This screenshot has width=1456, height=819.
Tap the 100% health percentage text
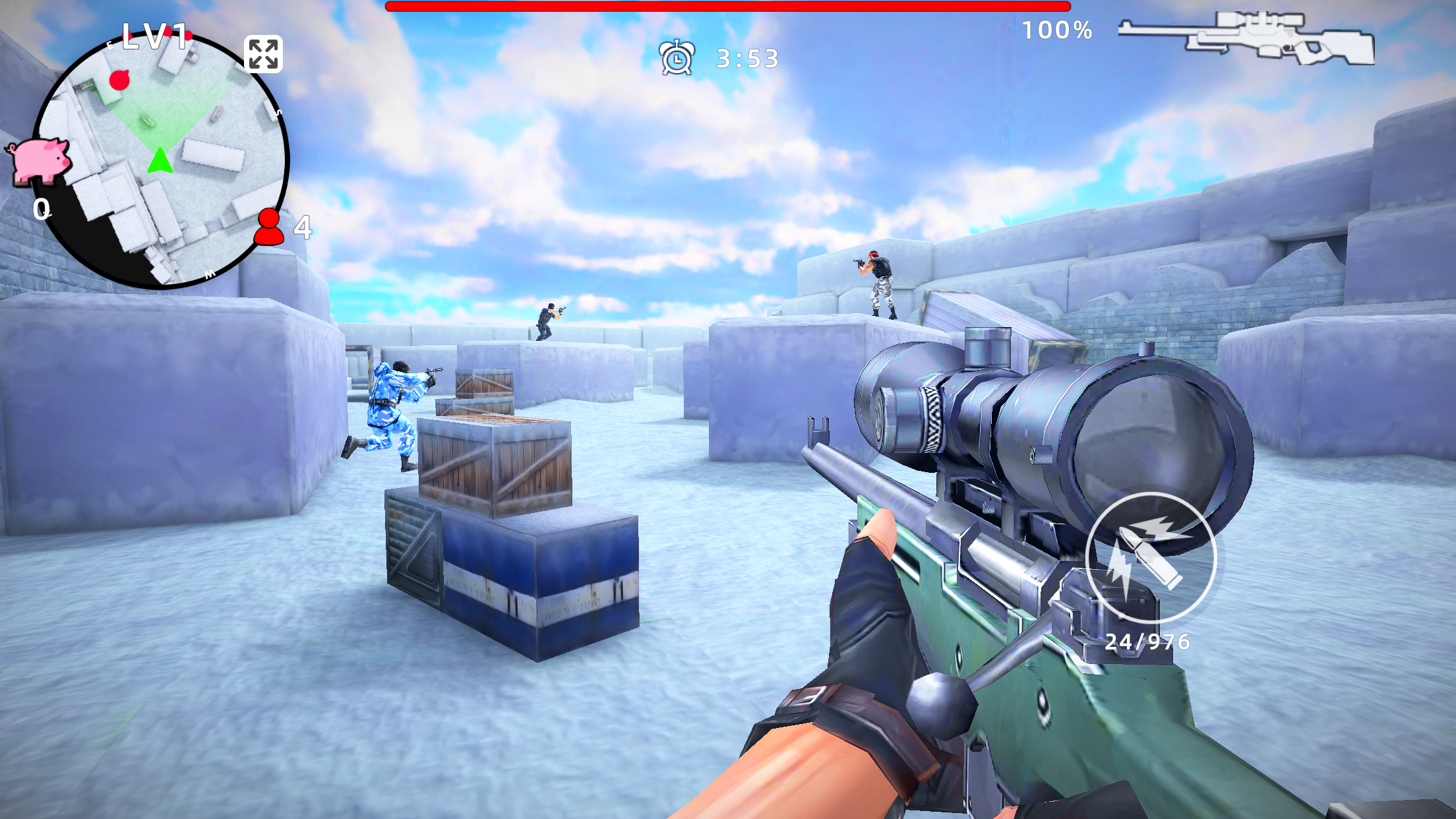click(x=1056, y=29)
